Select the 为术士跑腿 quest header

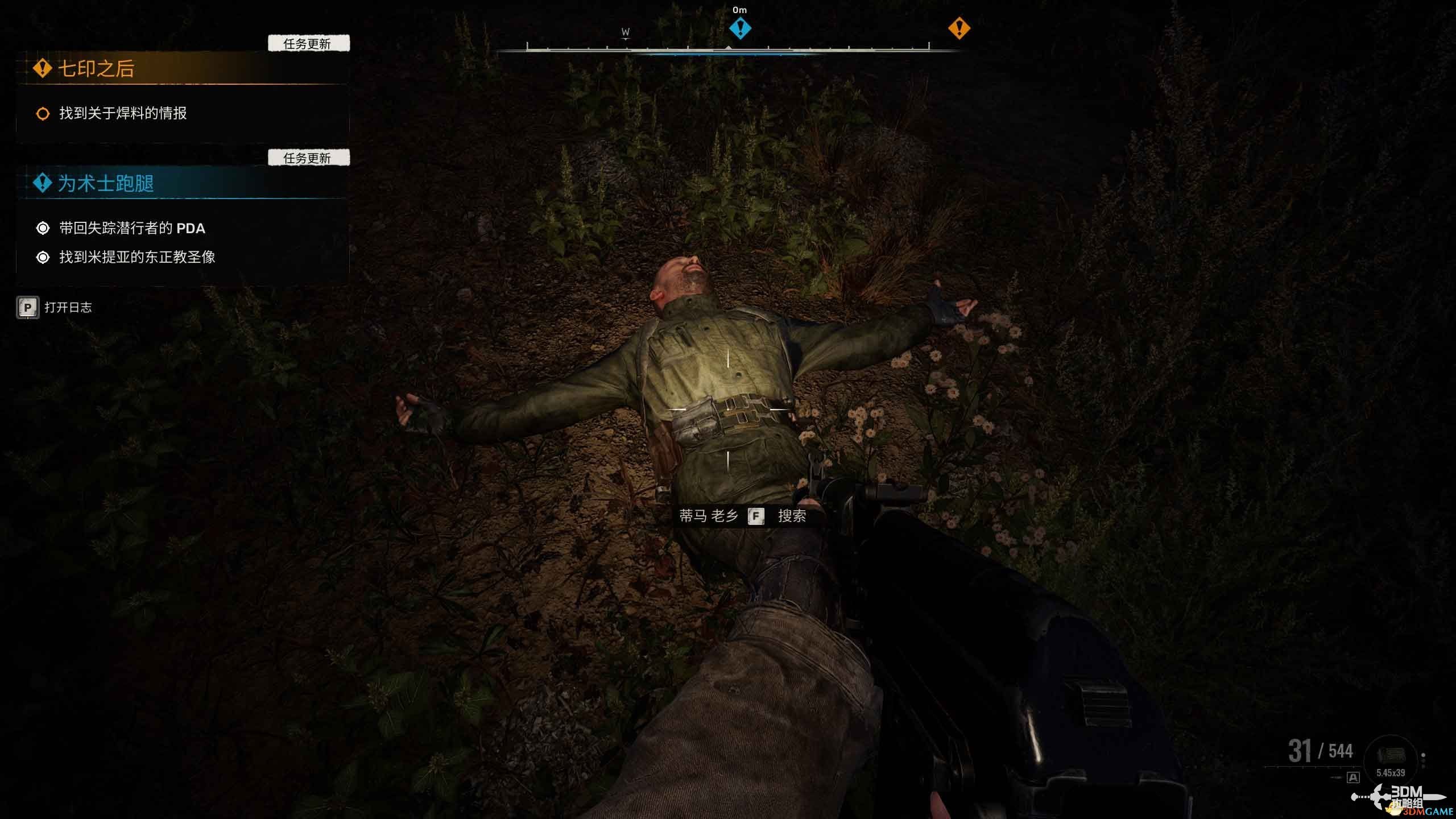pos(106,183)
